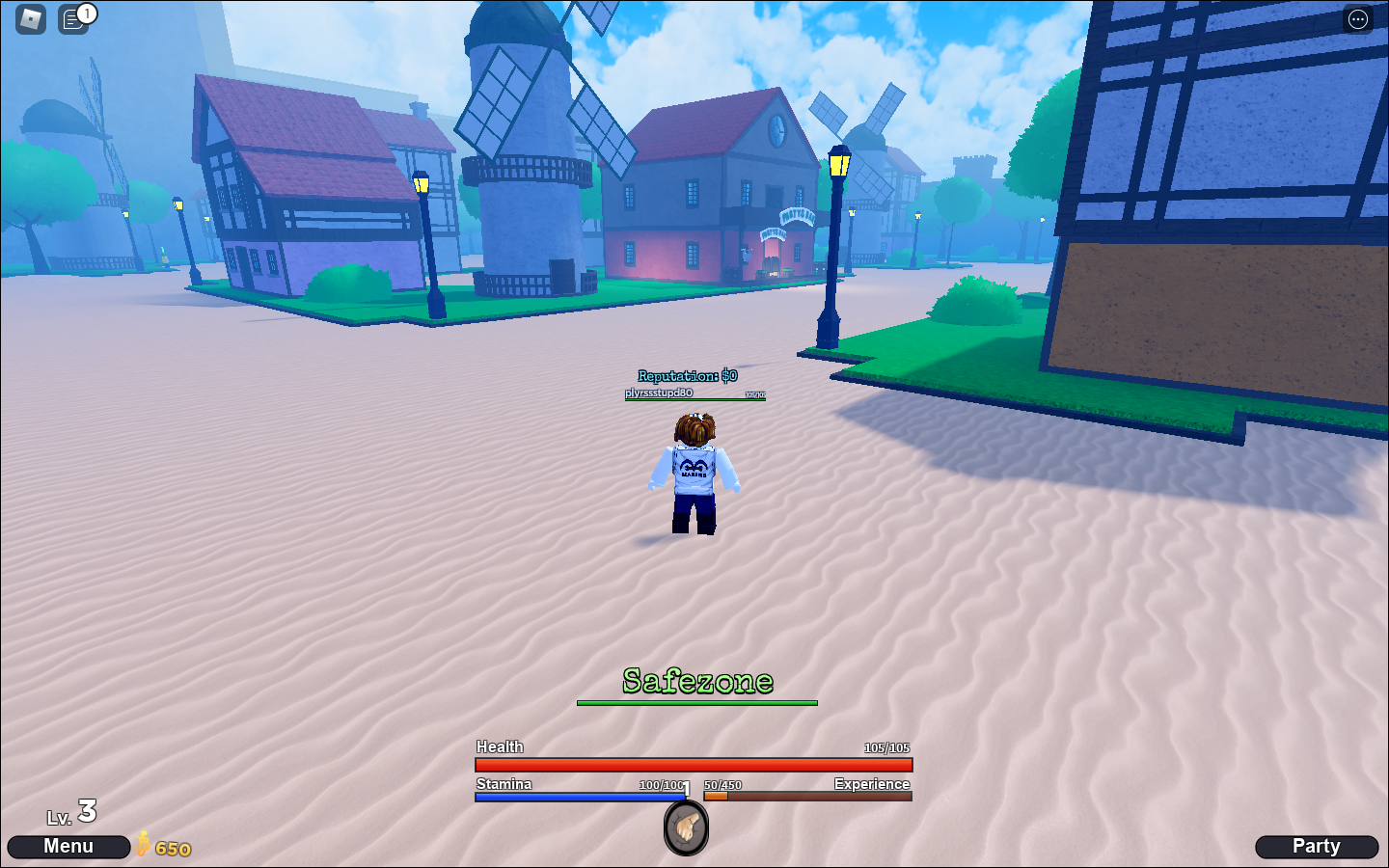Open the Party button
This screenshot has height=868, width=1389.
click(x=1318, y=846)
